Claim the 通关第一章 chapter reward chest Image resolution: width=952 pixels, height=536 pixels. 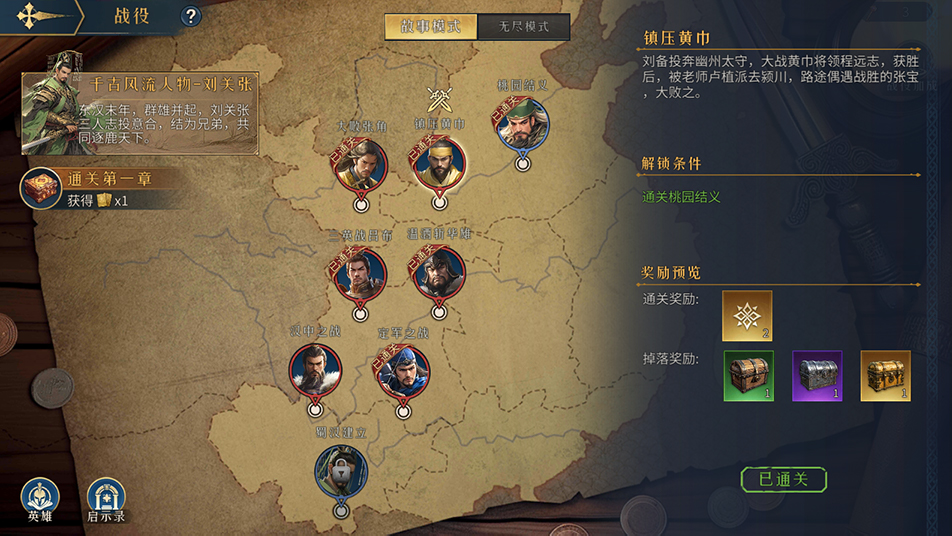(43, 189)
